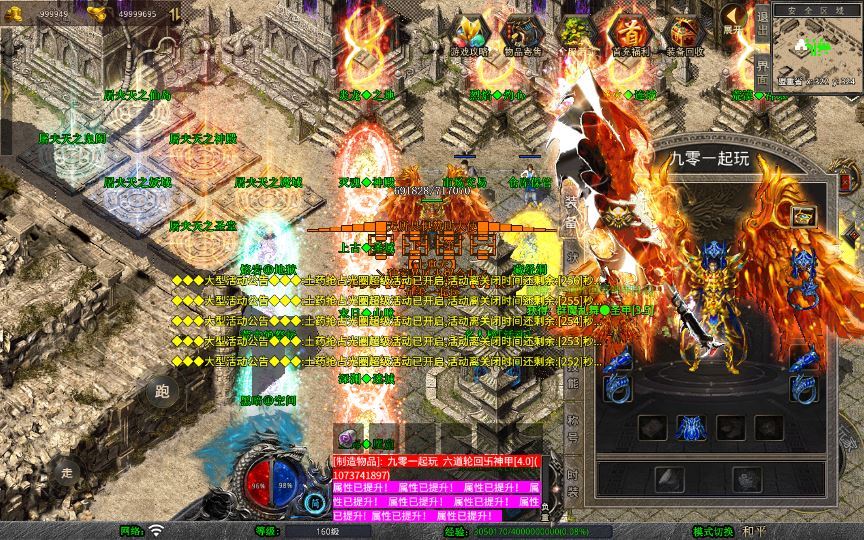Click the 展开 expand arrow button
864x540 pixels.
[x=735, y=22]
